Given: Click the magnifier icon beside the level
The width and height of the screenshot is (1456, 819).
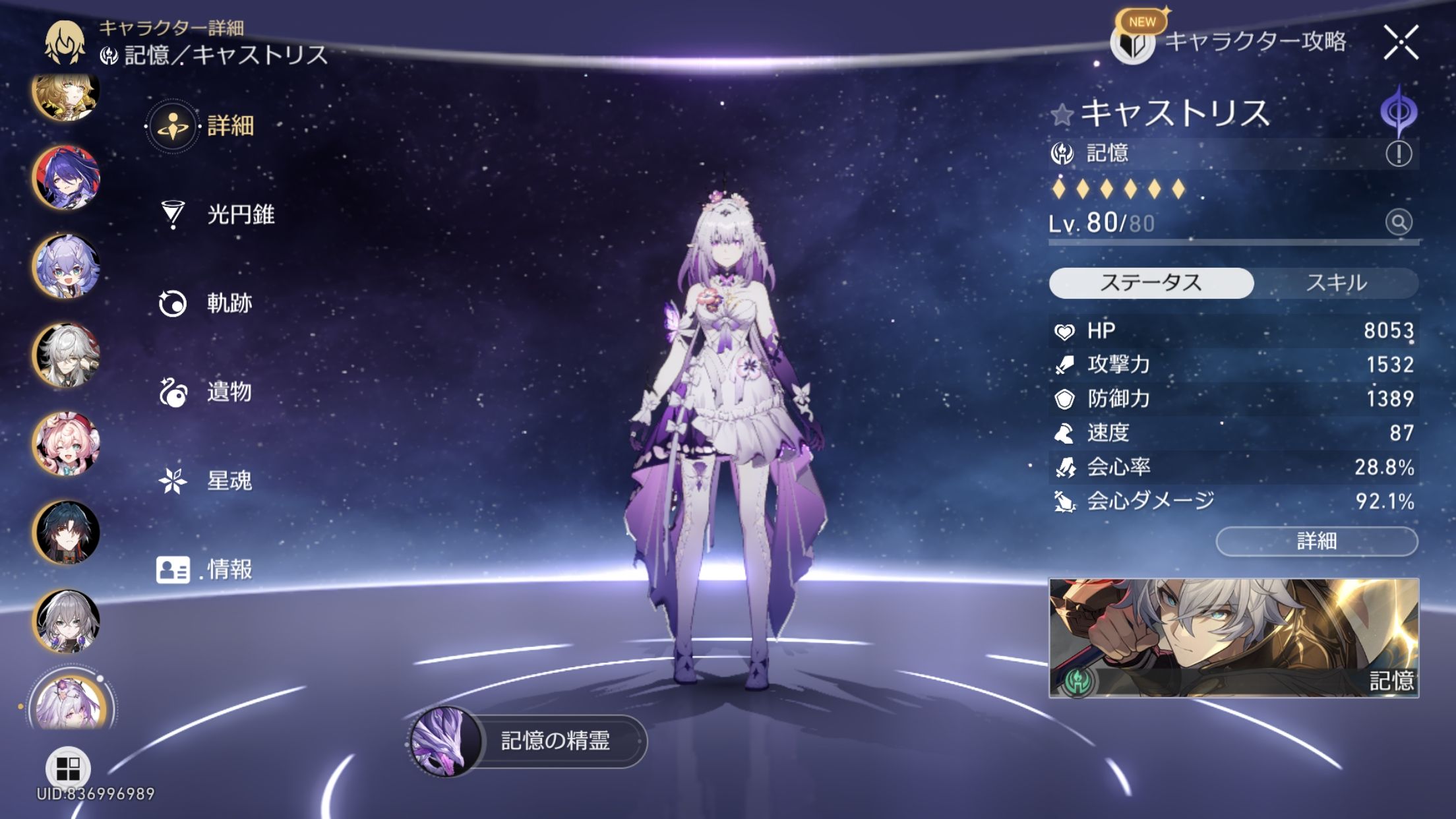Looking at the screenshot, I should (x=1398, y=222).
